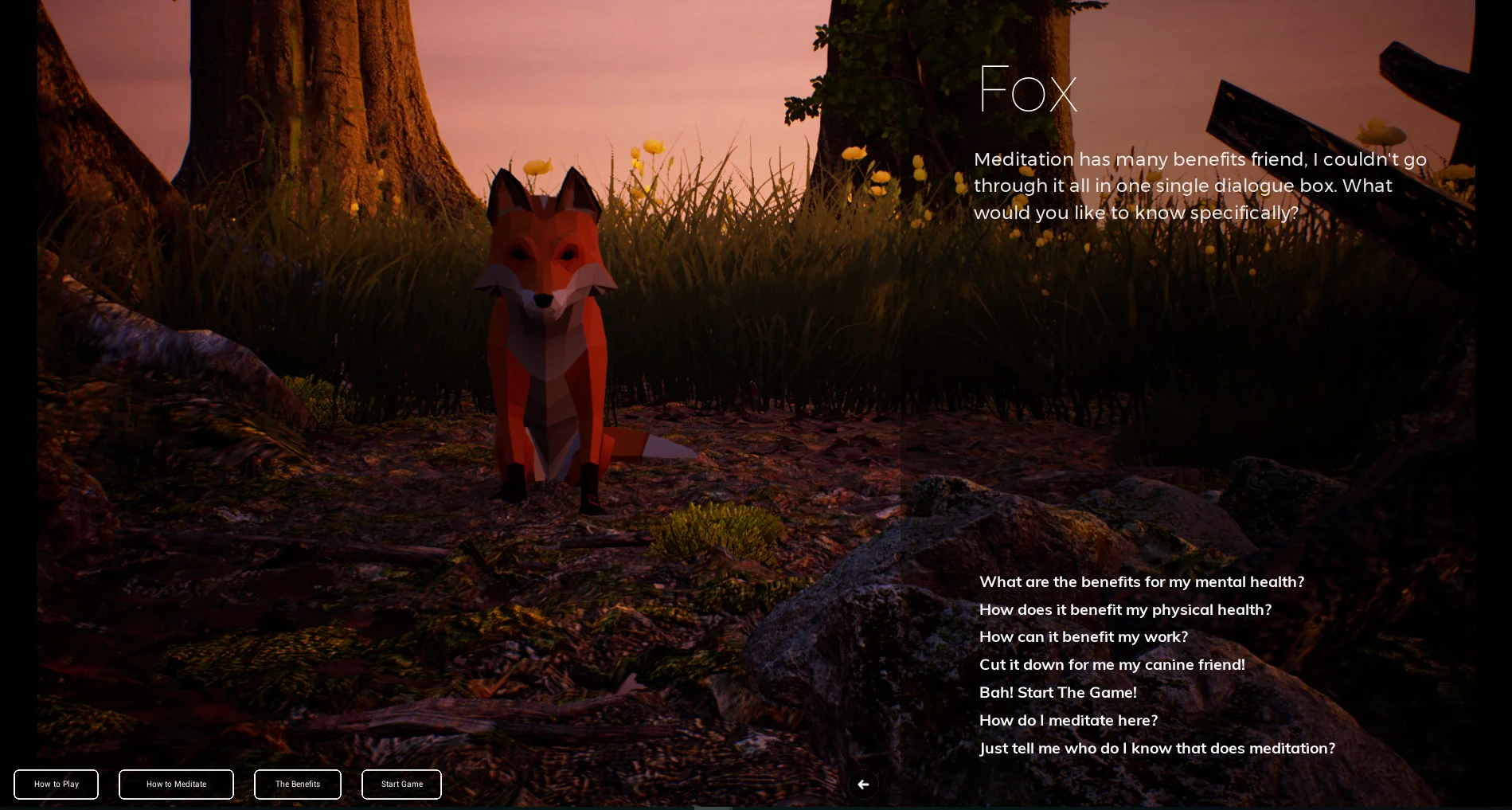
Task: Select "How does it benefit my physical health?"
Action: click(x=1125, y=609)
